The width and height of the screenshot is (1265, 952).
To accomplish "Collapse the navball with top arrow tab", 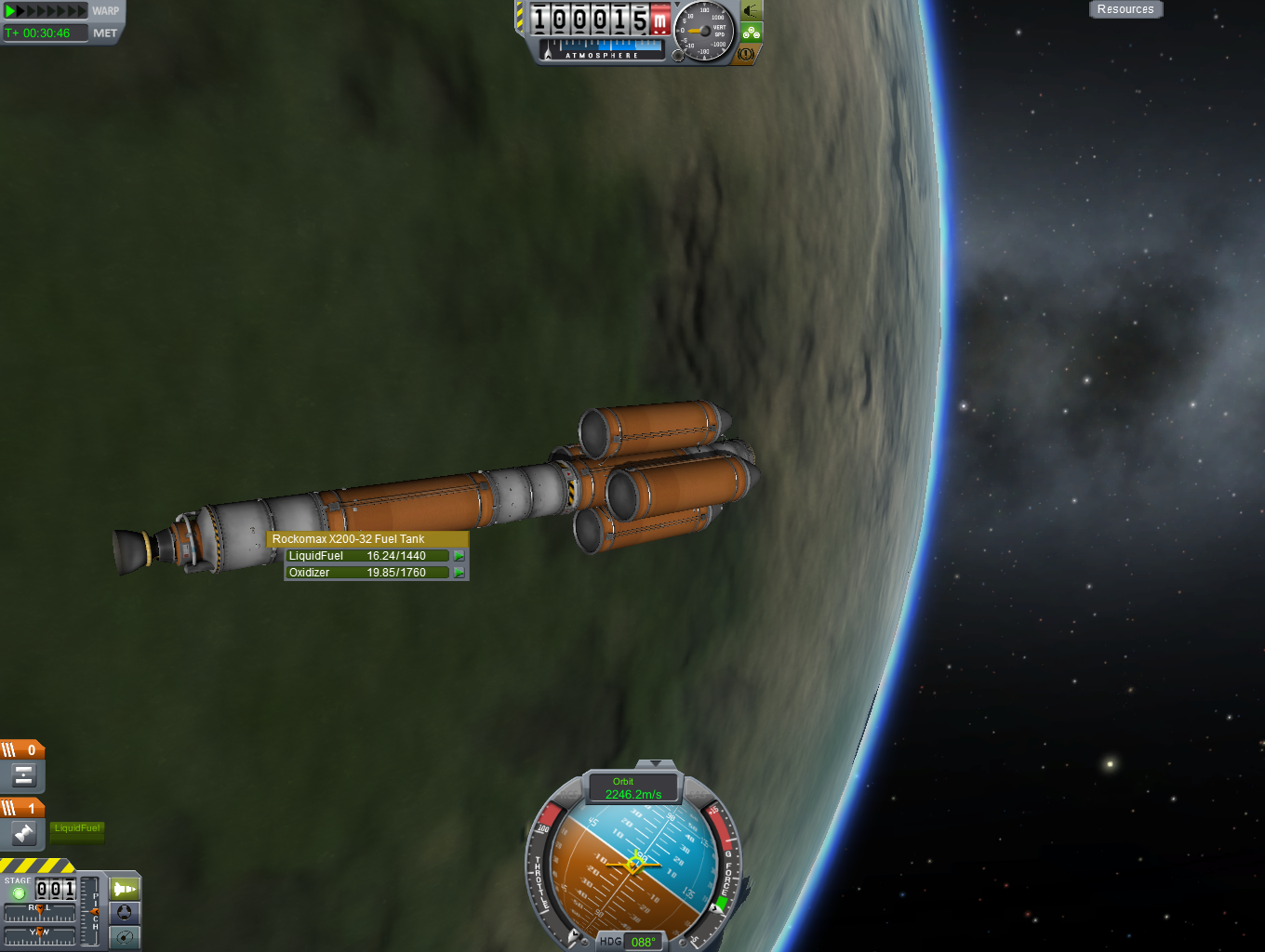I will click(657, 763).
